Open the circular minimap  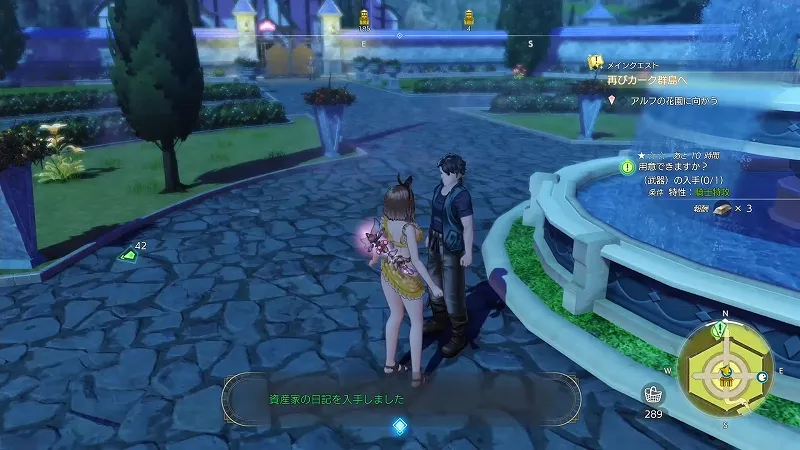(725, 373)
